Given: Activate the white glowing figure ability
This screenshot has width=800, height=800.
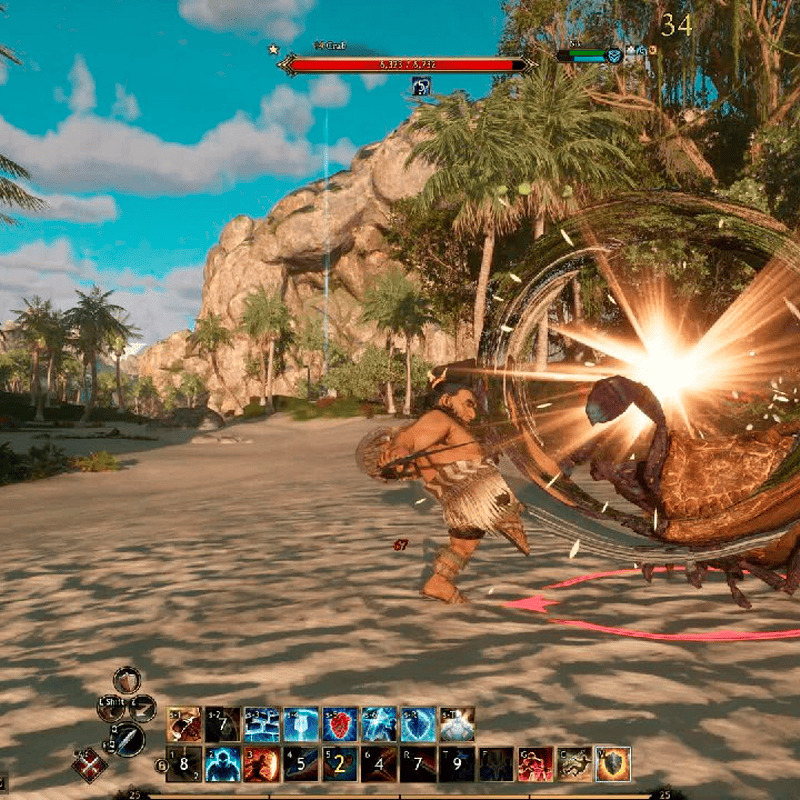Looking at the screenshot, I should 457,724.
